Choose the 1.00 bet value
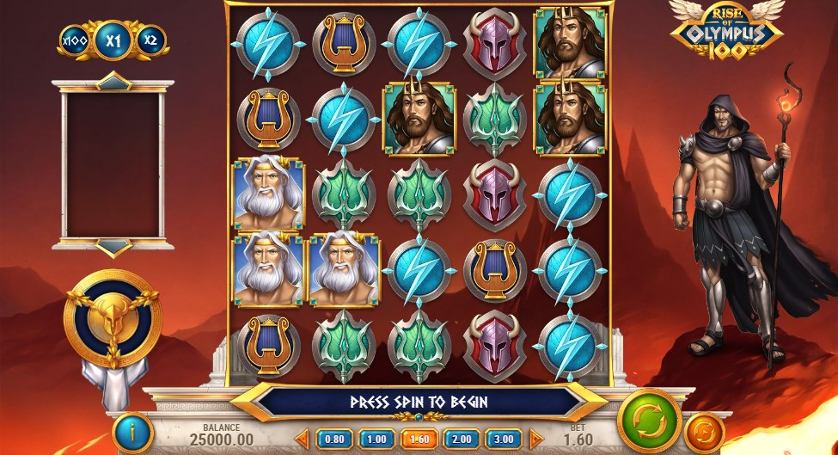 click(x=376, y=438)
